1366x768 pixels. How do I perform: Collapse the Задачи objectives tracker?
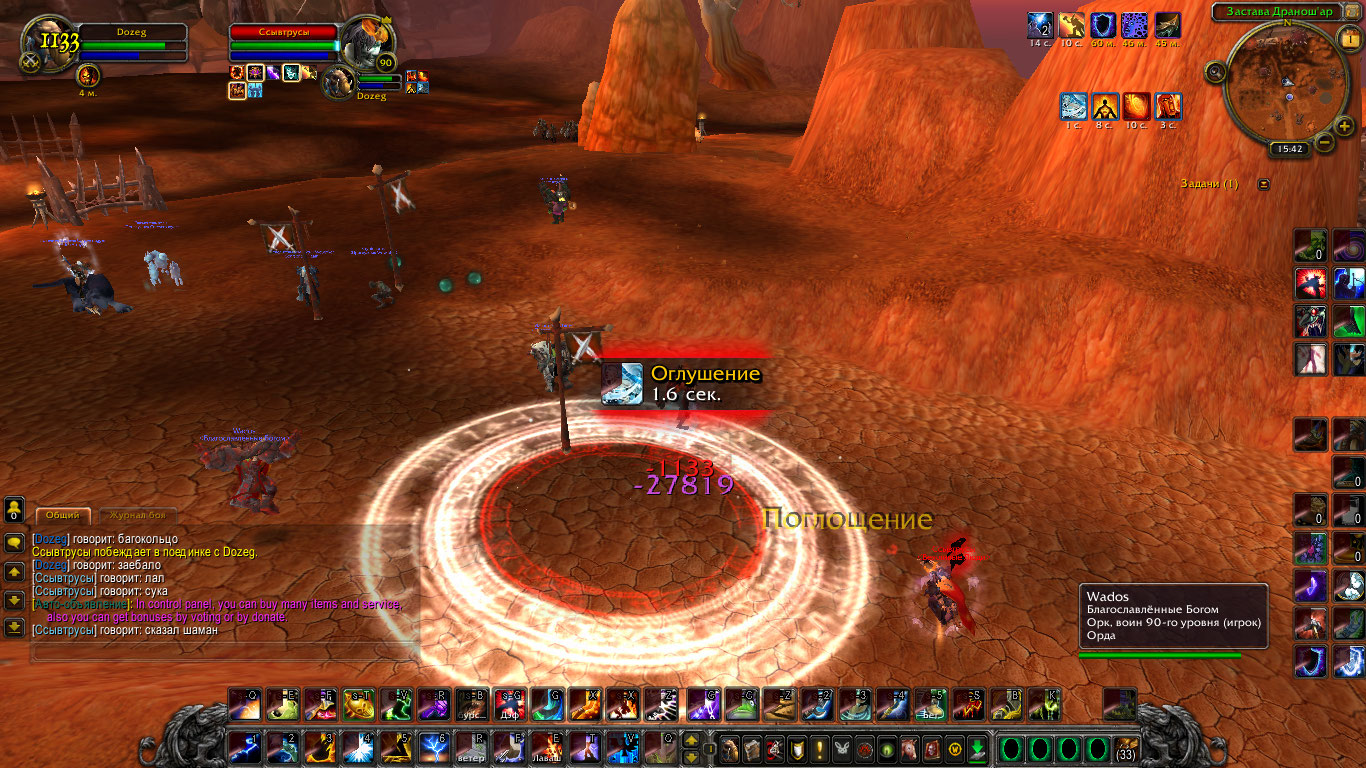click(x=1264, y=184)
